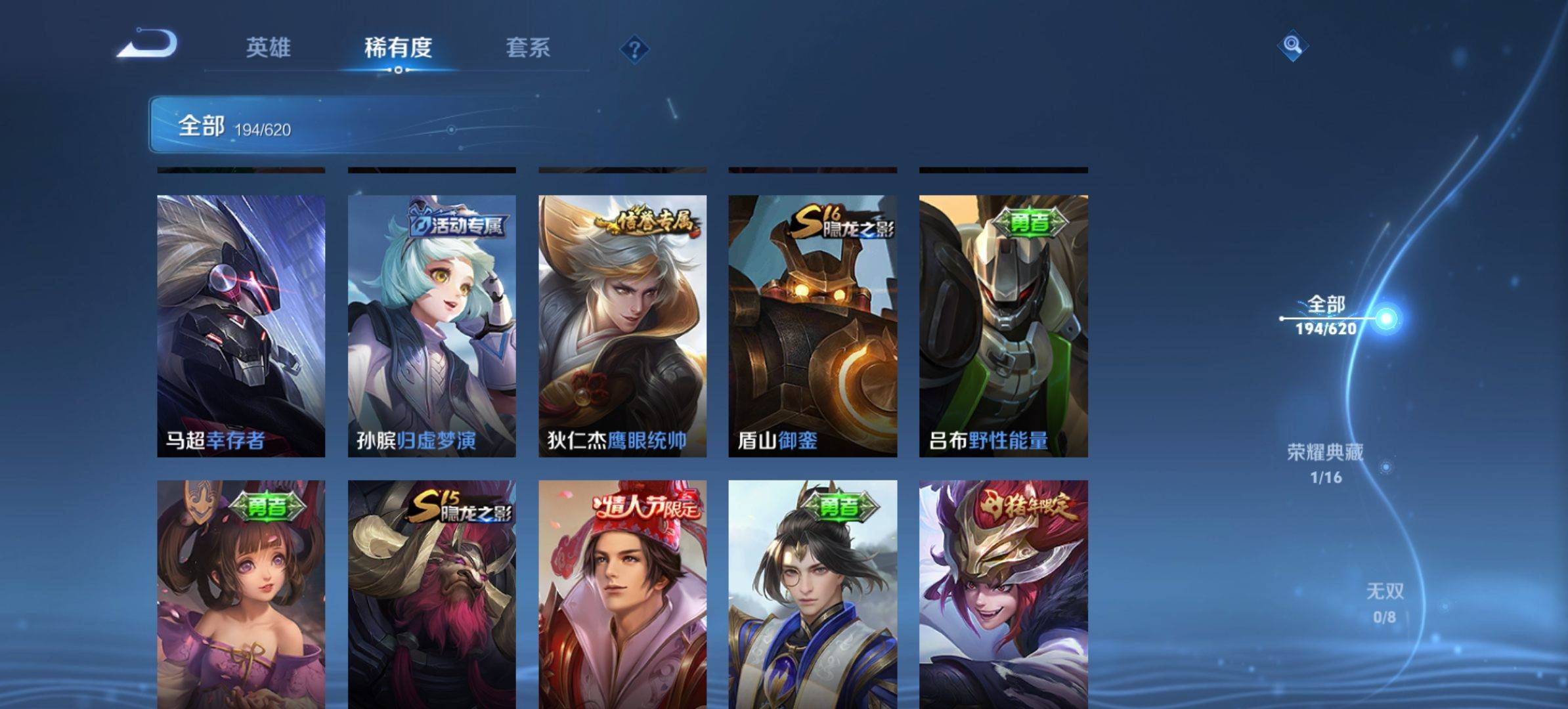Viewport: 1568px width, 709px height.
Task: Open the 套系 tab
Action: [528, 47]
